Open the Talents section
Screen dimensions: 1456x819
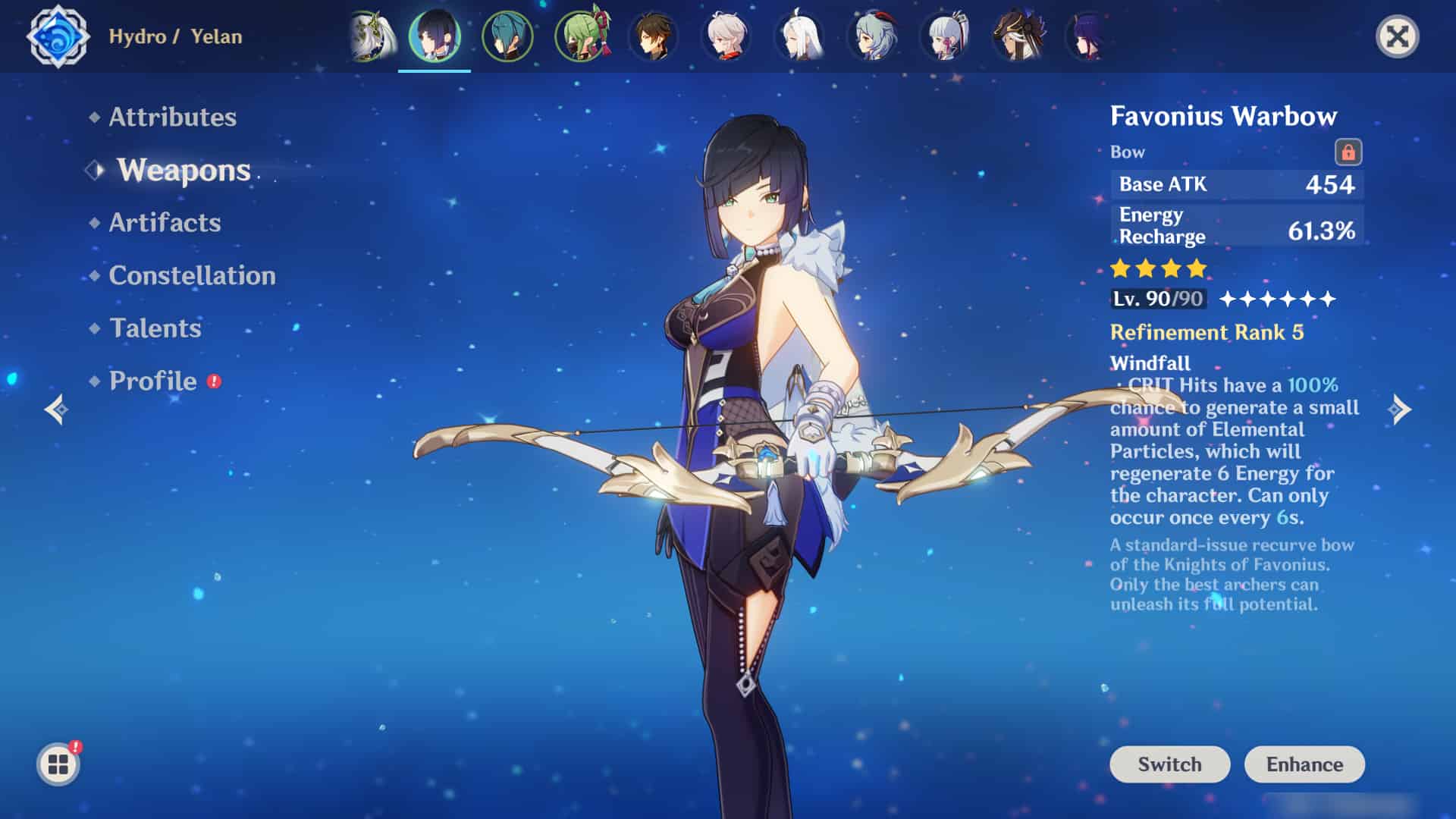[x=155, y=328]
